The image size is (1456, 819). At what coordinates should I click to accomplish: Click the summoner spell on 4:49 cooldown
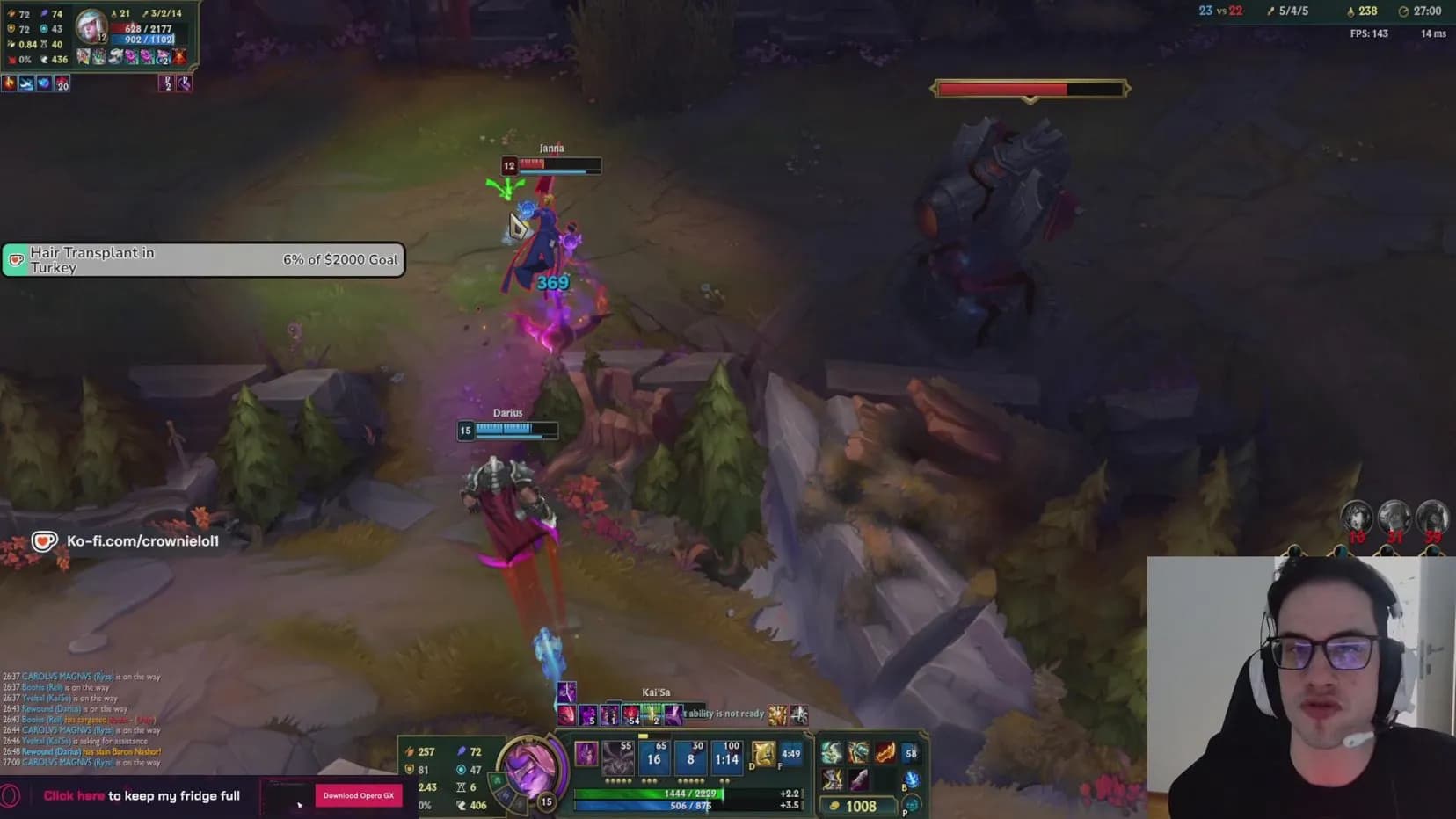(x=790, y=753)
